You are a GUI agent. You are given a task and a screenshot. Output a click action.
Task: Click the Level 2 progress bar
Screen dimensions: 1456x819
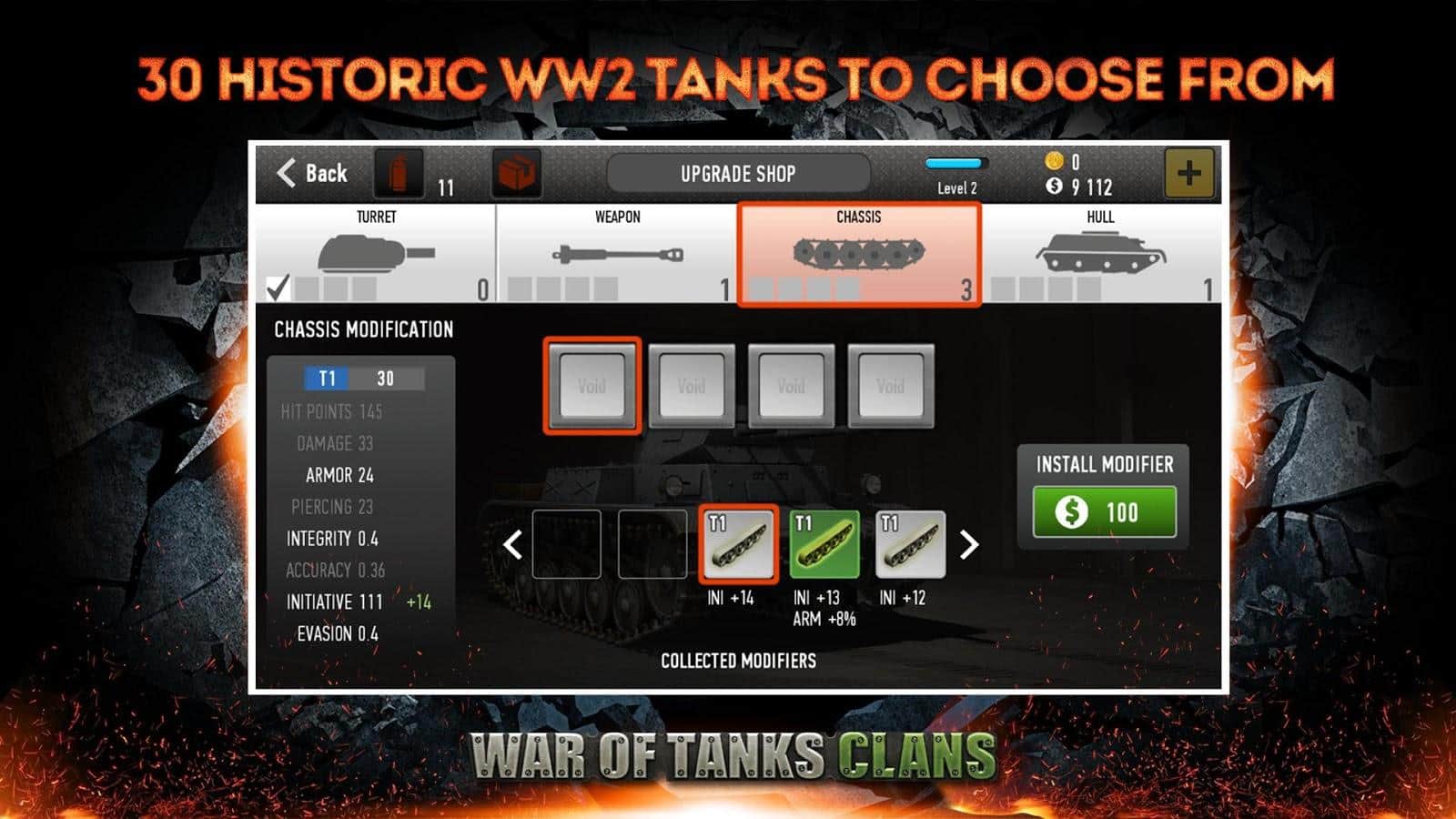point(955,164)
